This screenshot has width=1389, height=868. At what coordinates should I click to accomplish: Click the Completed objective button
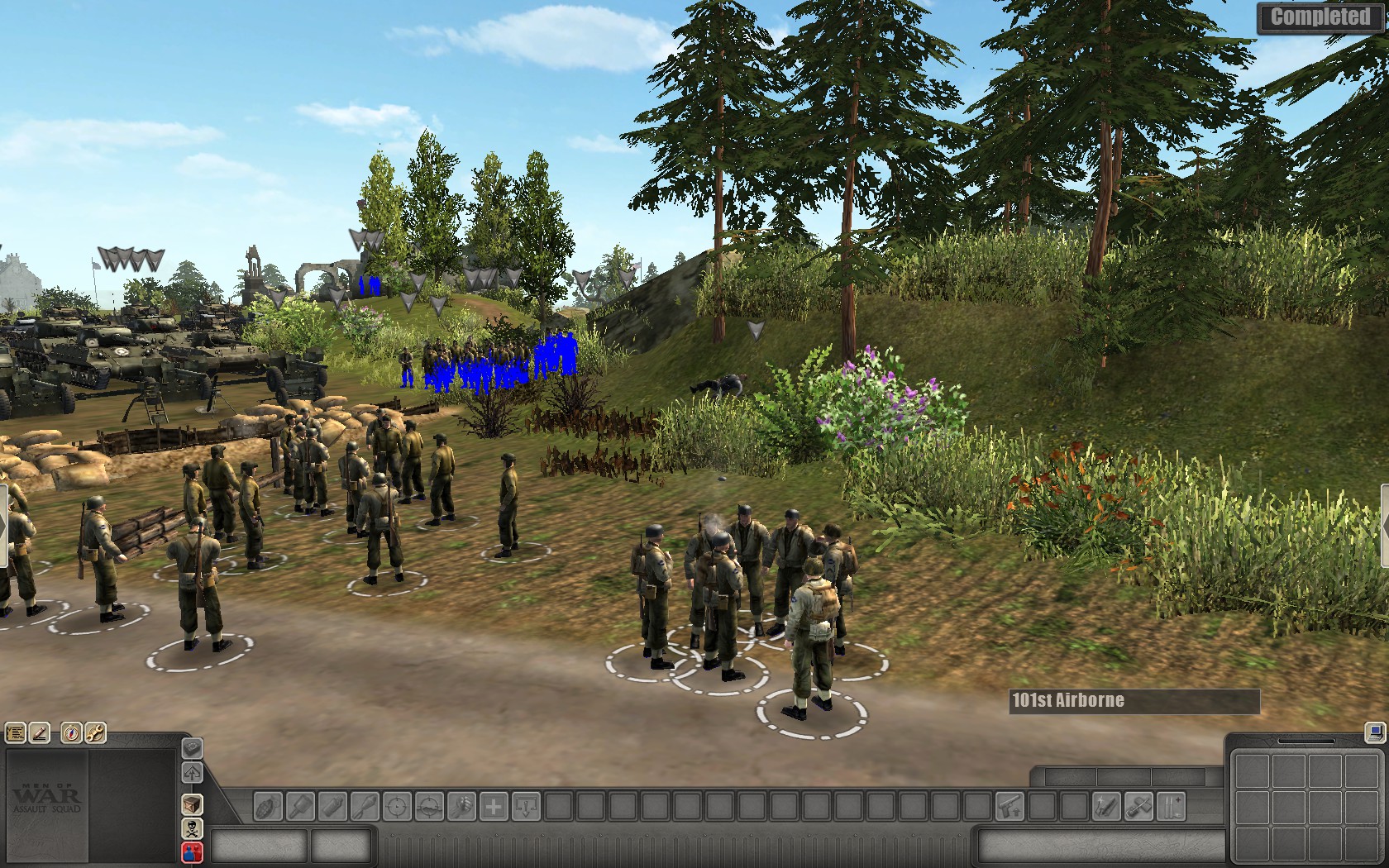pos(1320,17)
